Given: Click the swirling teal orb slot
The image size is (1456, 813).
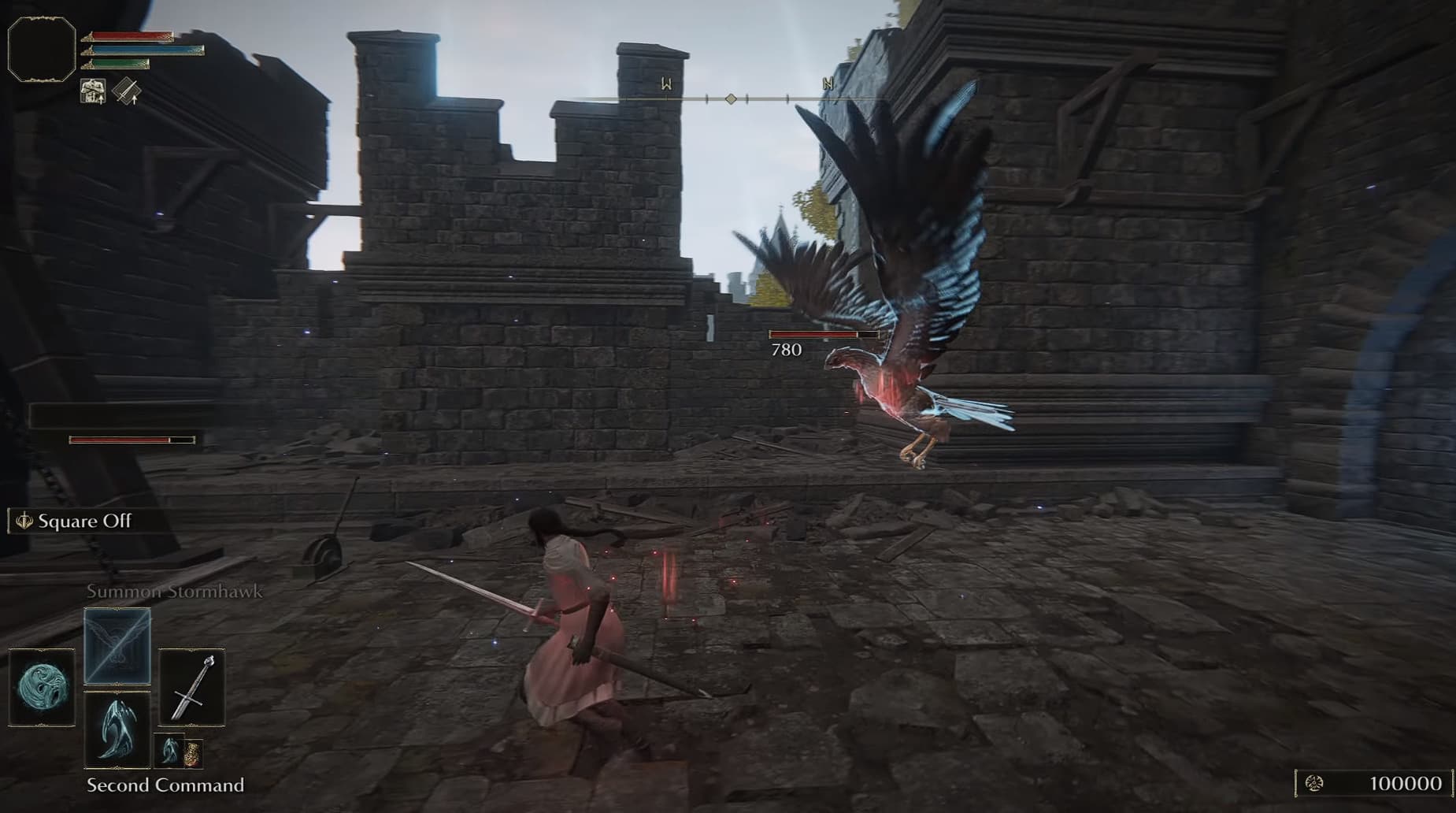Looking at the screenshot, I should pos(42,687).
